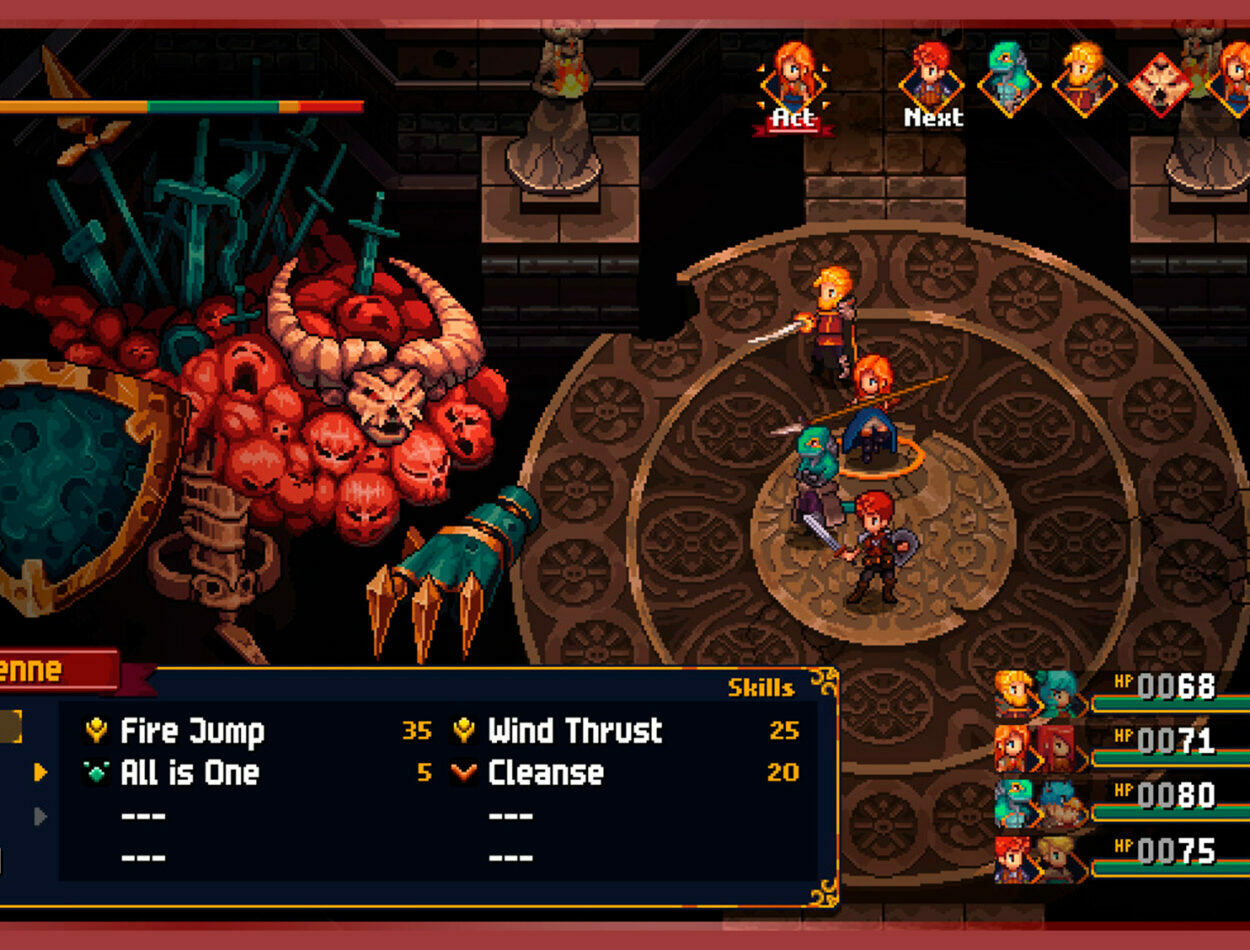Select the Fire Jump skill

pyautogui.click(x=192, y=731)
